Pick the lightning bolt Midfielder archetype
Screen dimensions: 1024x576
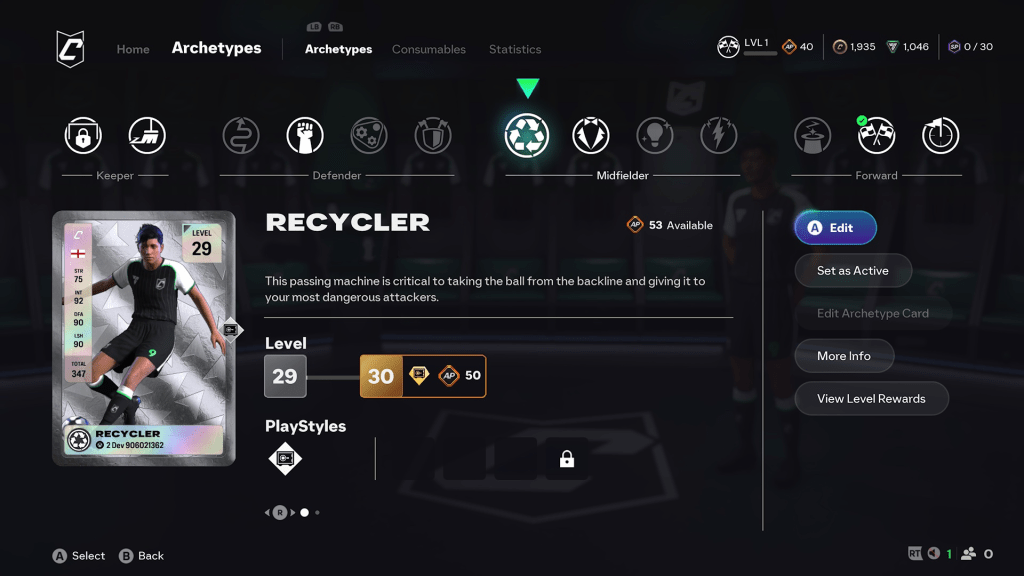tap(719, 135)
